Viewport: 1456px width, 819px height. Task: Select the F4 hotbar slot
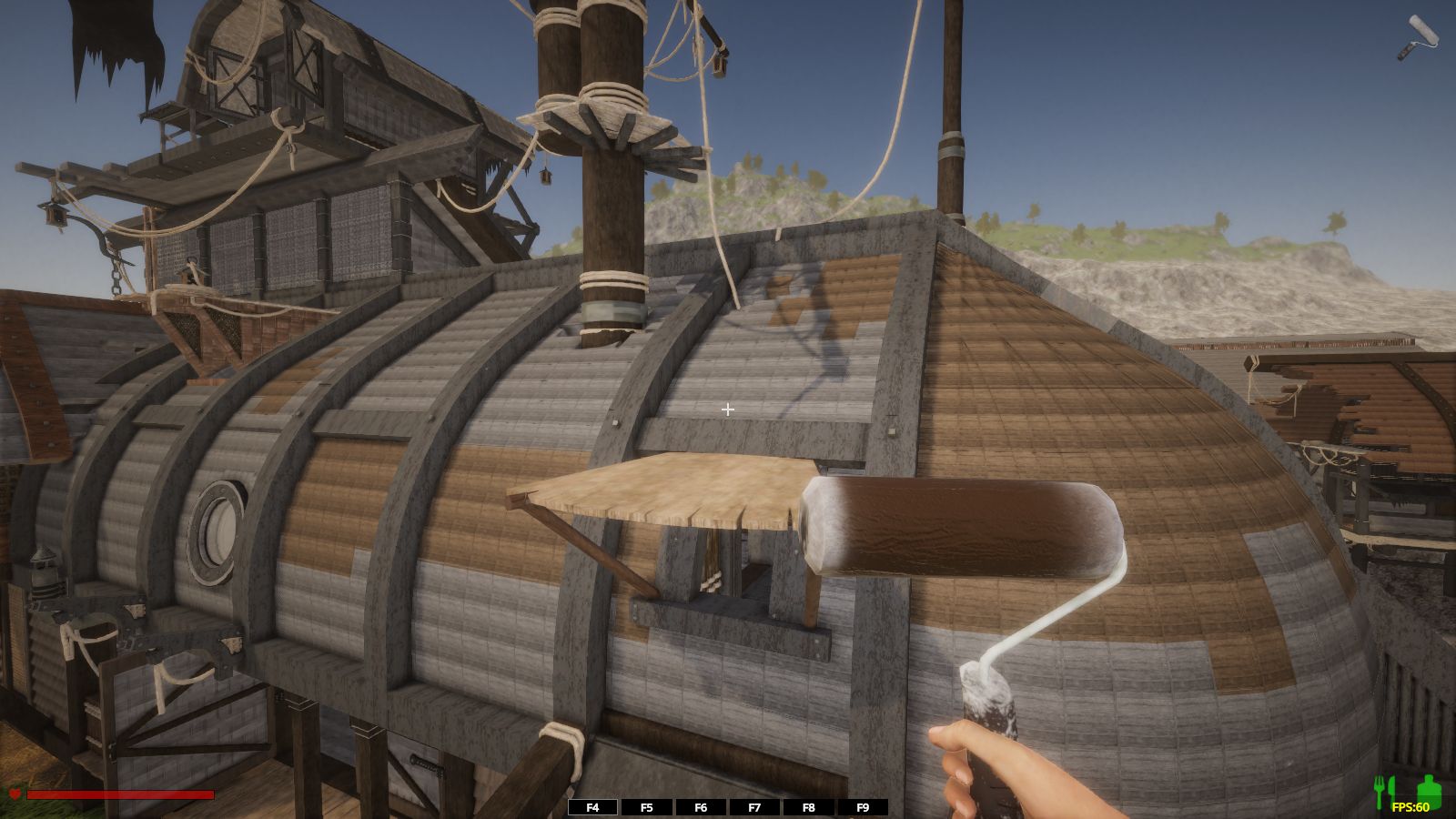(592, 807)
